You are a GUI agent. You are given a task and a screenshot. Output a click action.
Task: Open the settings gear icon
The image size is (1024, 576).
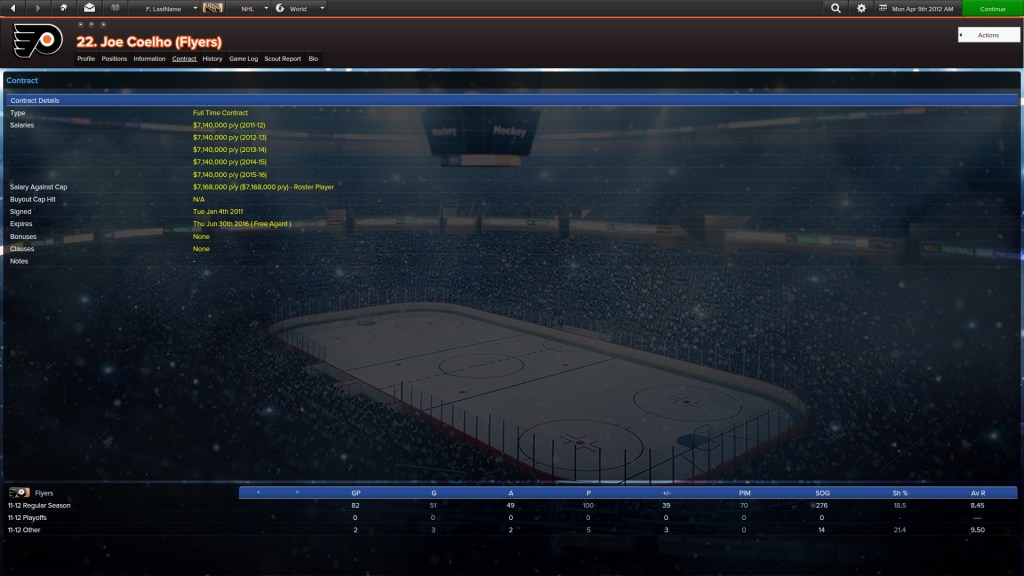tap(862, 9)
